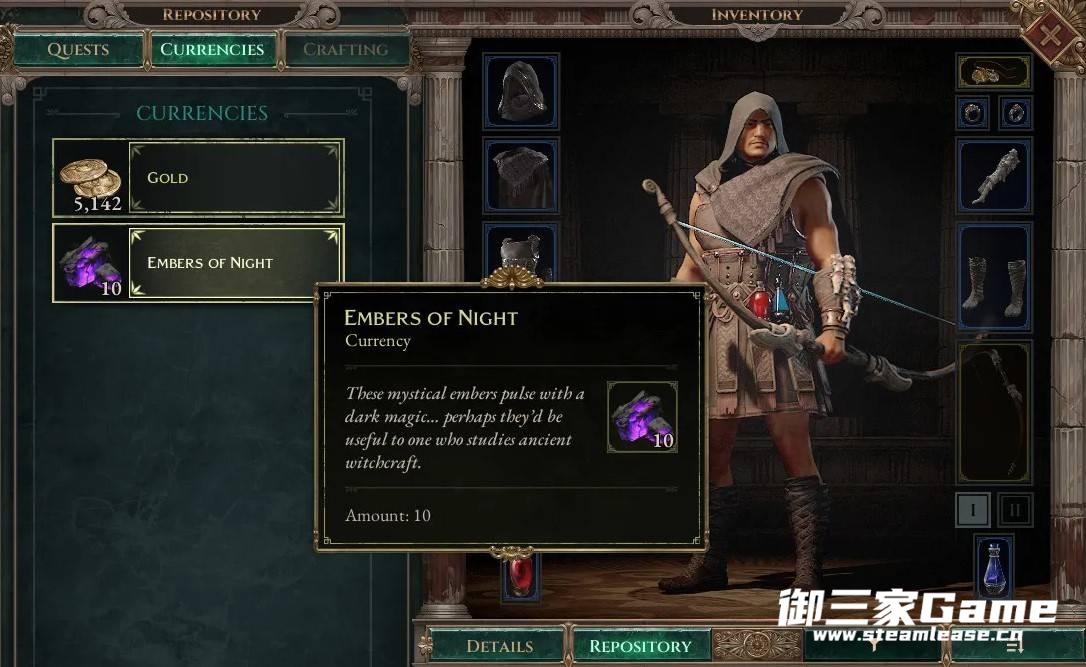1086x667 pixels.
Task: Choose the equipped gauntlet slot
Action: coord(993,175)
